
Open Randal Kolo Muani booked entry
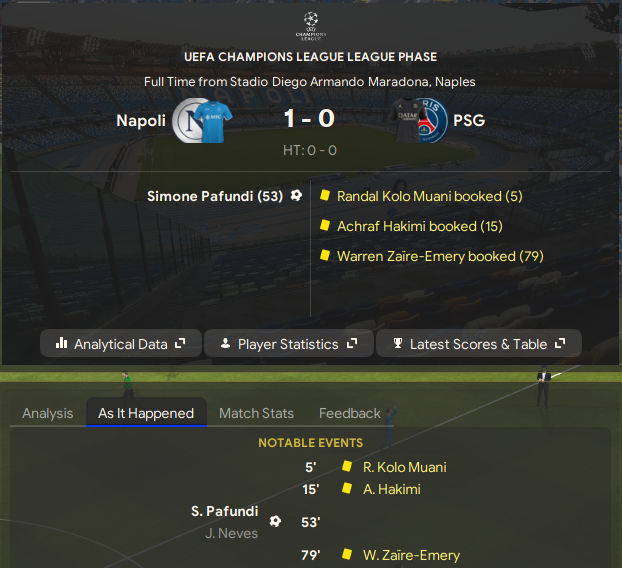[x=429, y=197]
